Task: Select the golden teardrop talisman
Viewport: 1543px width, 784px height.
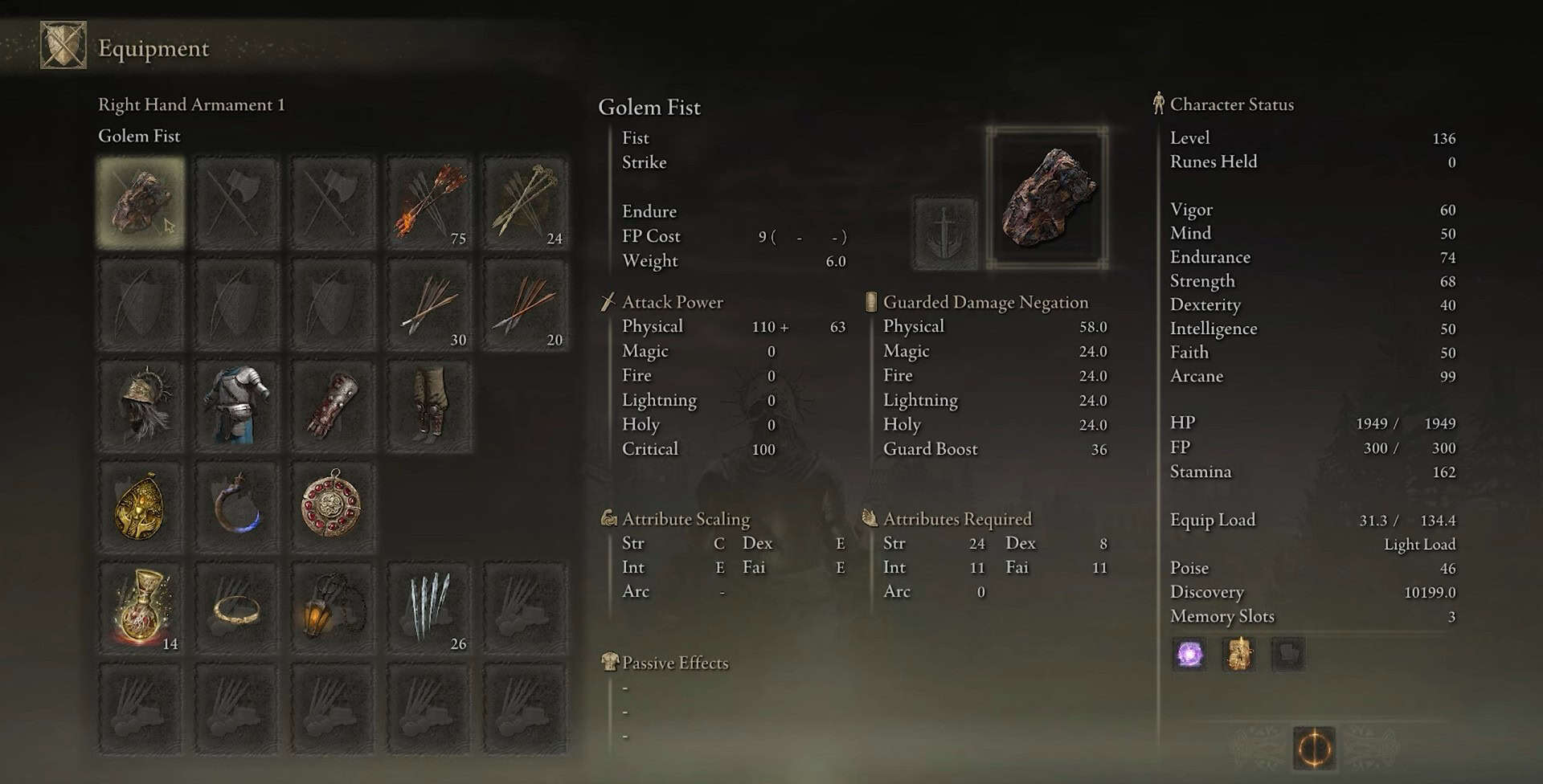Action: [x=141, y=507]
